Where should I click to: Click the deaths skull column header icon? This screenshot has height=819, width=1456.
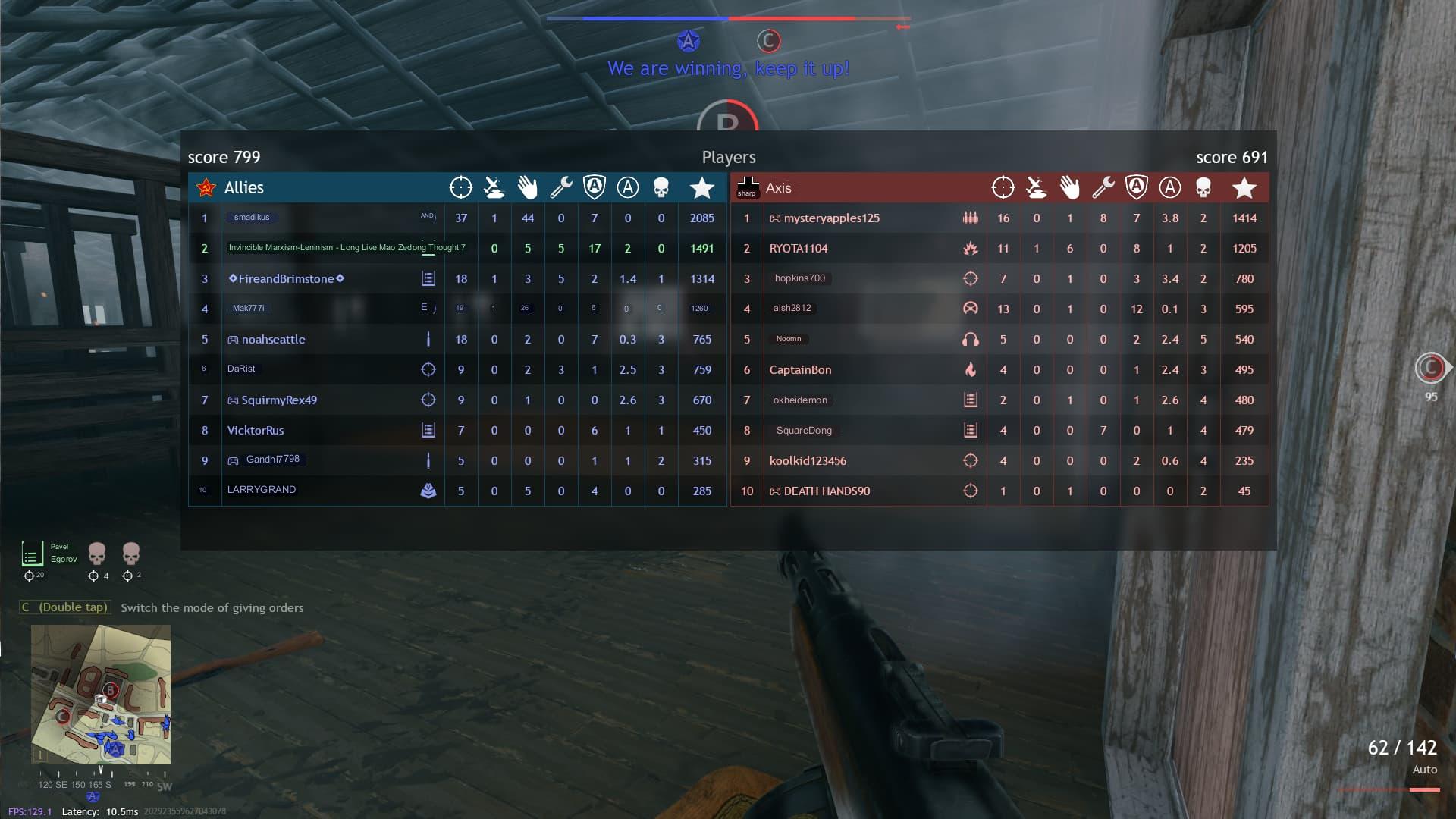click(661, 187)
